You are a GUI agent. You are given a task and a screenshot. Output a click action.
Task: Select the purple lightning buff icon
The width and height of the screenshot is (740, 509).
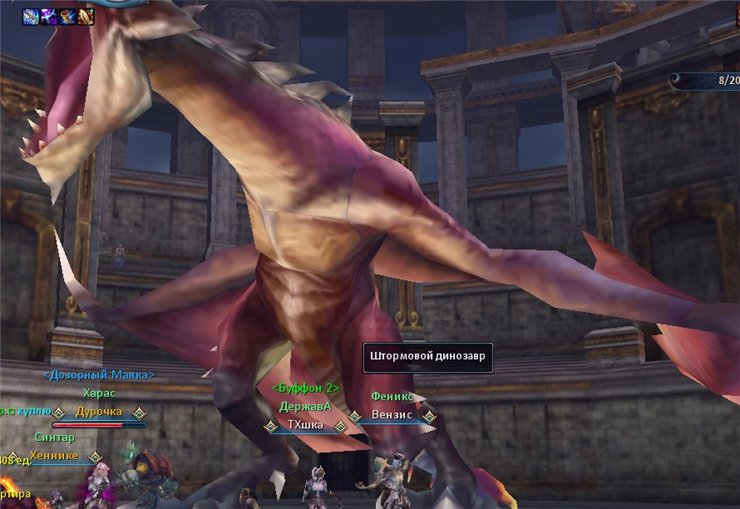click(49, 16)
